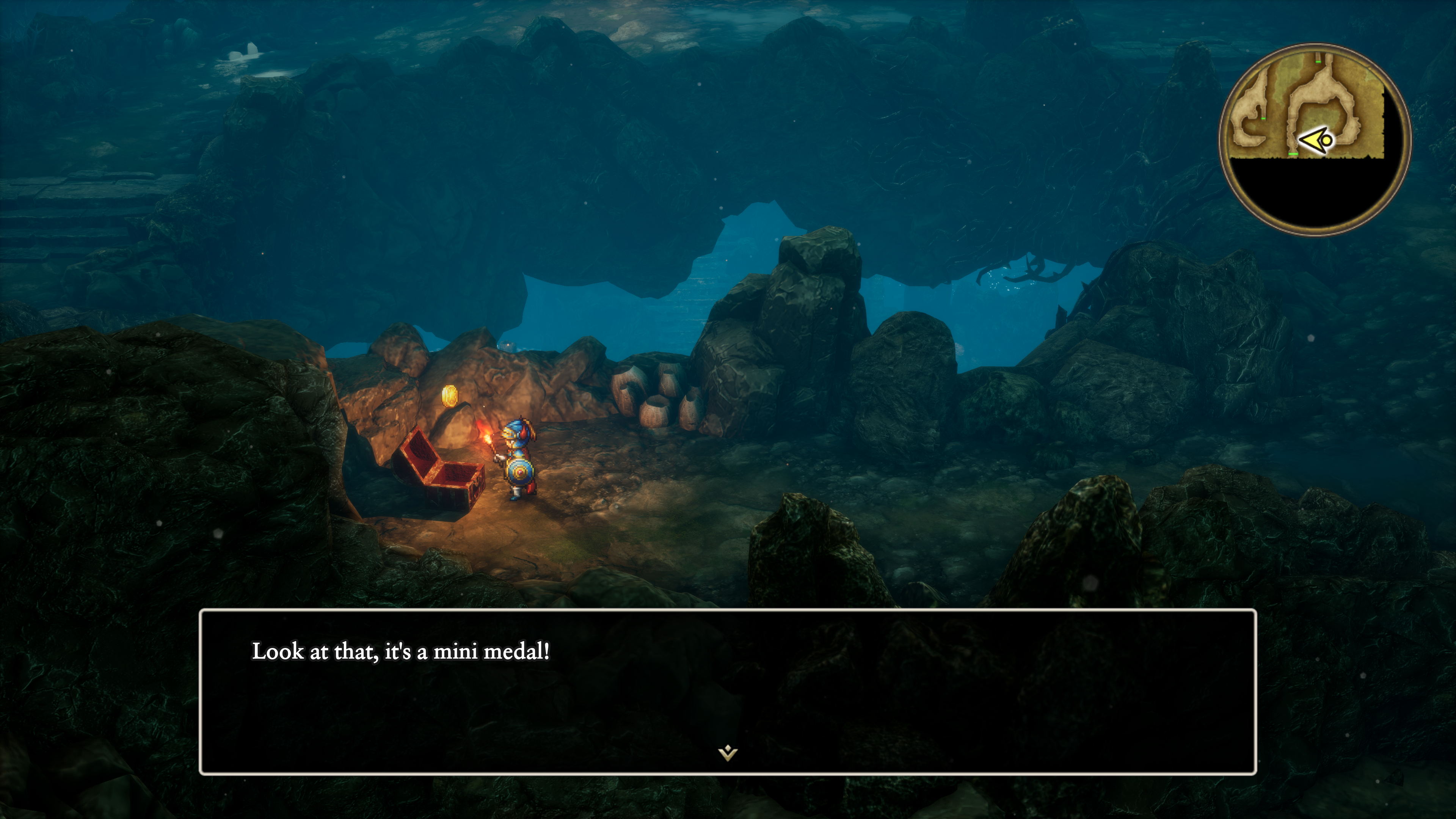Viewport: 1456px width, 819px height.
Task: Click the circular cave minimap
Action: (1315, 140)
